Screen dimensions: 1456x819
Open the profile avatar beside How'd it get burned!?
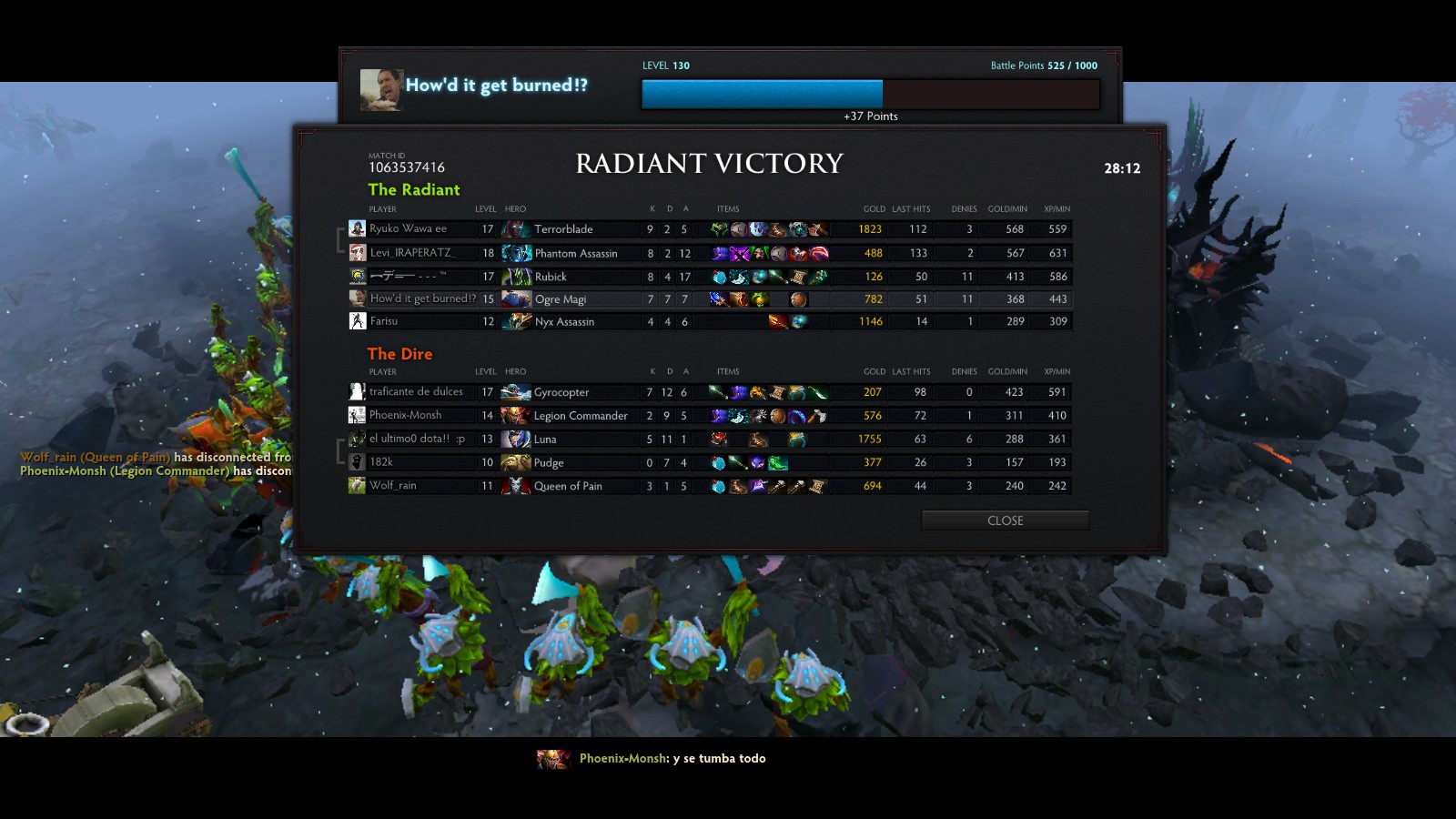(x=381, y=89)
